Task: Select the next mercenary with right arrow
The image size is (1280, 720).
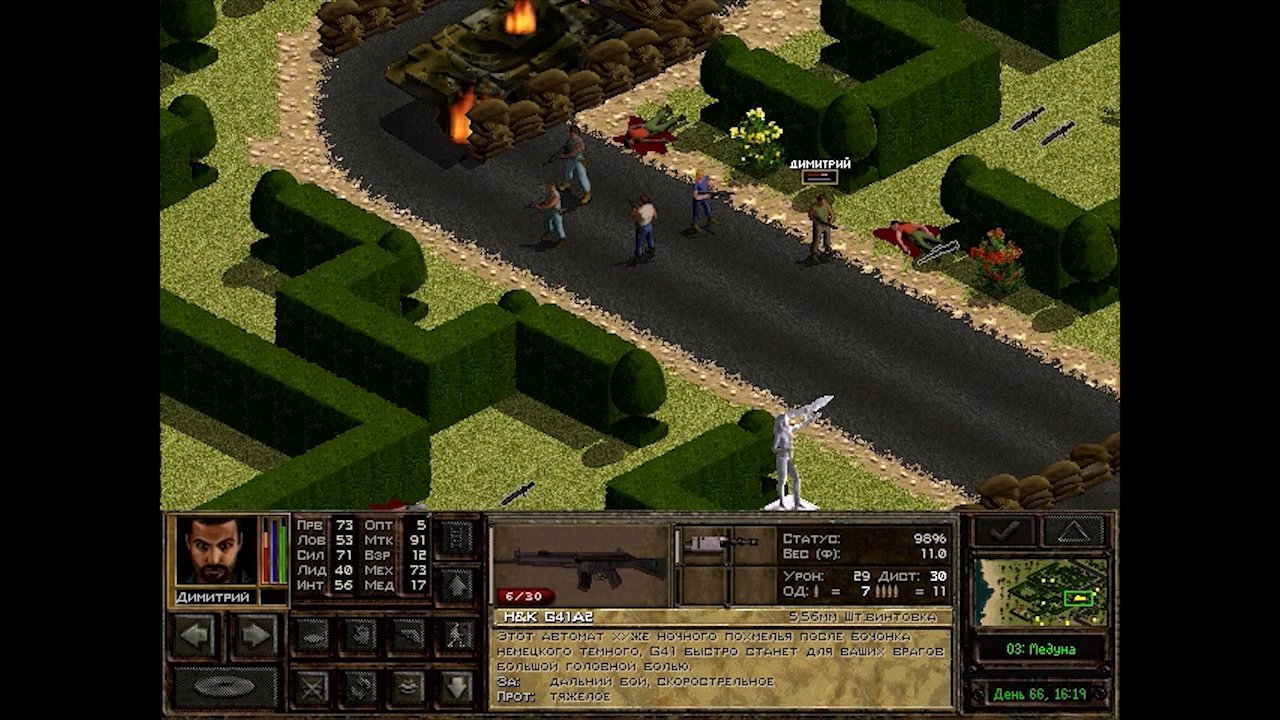Action: (x=256, y=636)
